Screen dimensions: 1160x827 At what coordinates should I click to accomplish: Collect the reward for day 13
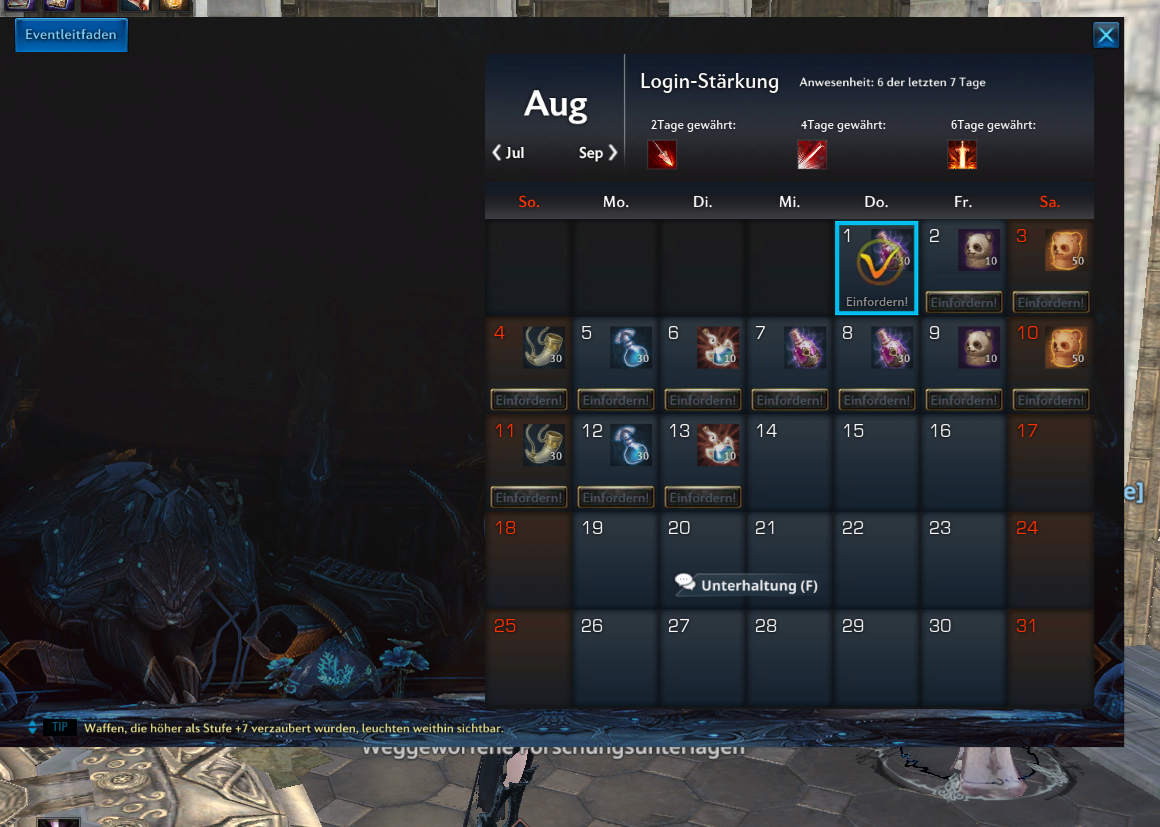click(x=703, y=497)
